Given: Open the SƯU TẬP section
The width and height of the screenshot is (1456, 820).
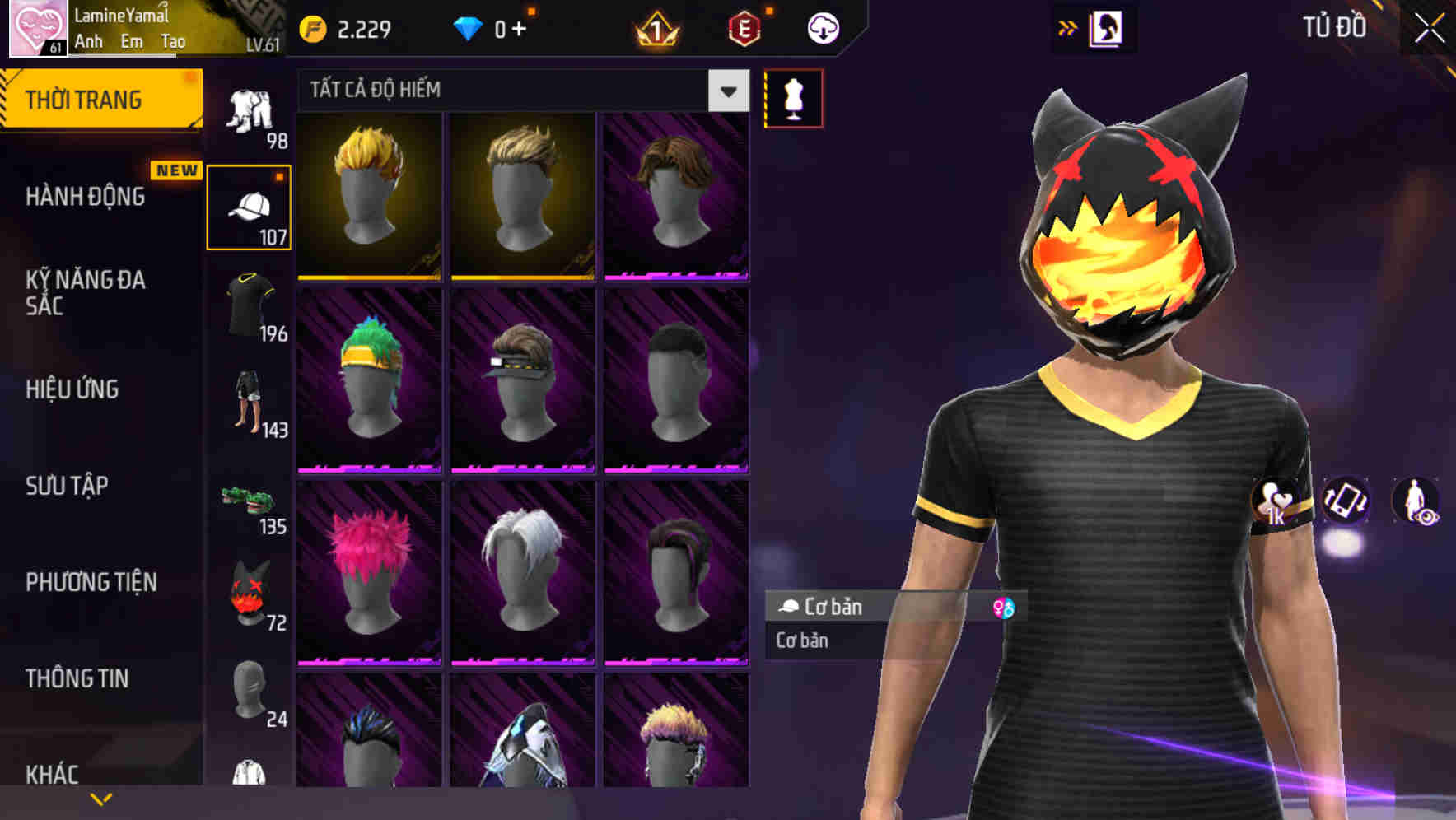Looking at the screenshot, I should 65,487.
